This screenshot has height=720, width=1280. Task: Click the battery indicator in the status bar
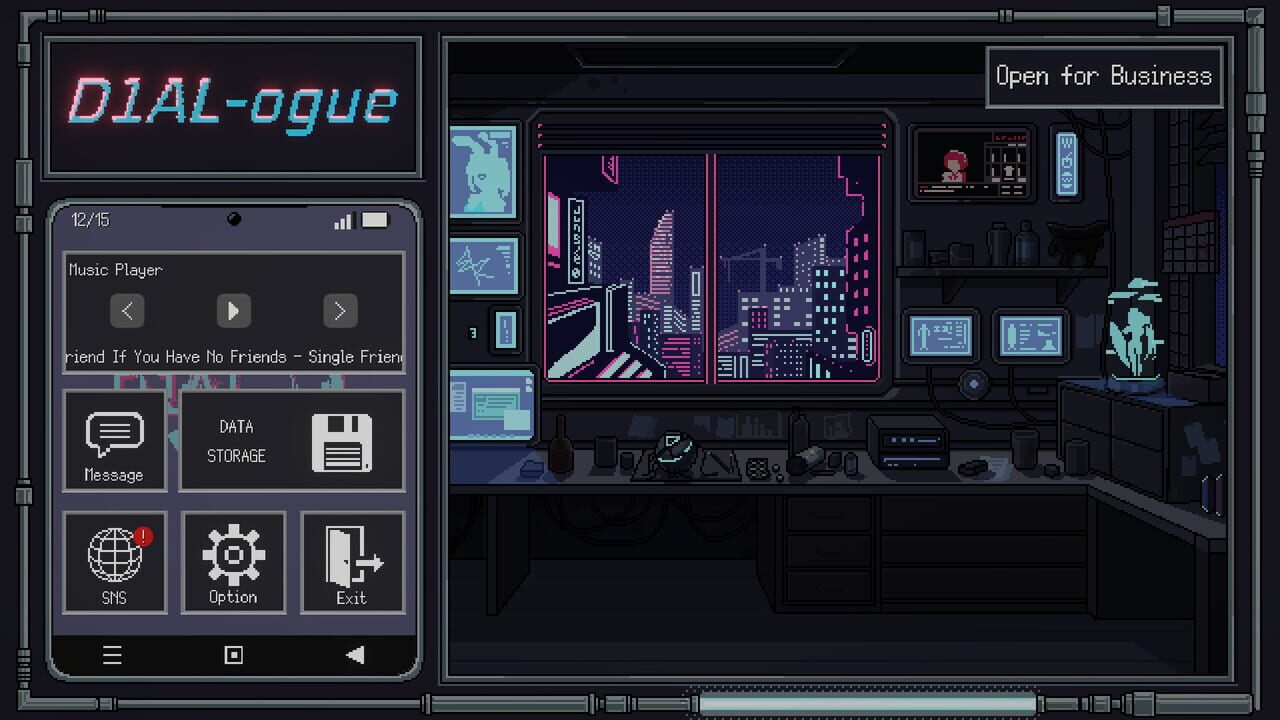pos(375,220)
